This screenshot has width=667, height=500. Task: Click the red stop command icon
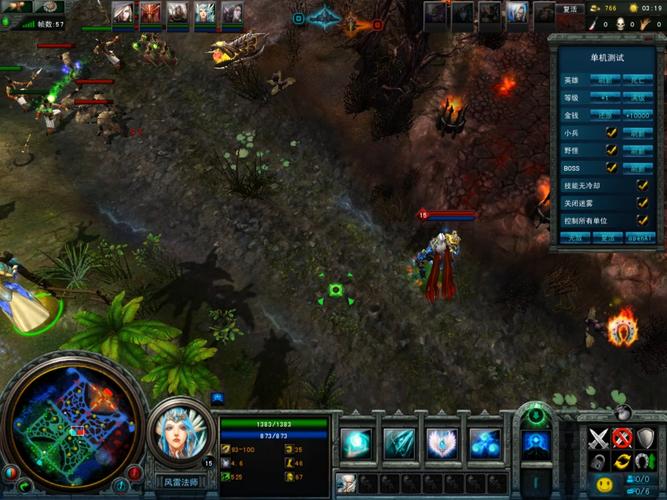click(x=622, y=438)
